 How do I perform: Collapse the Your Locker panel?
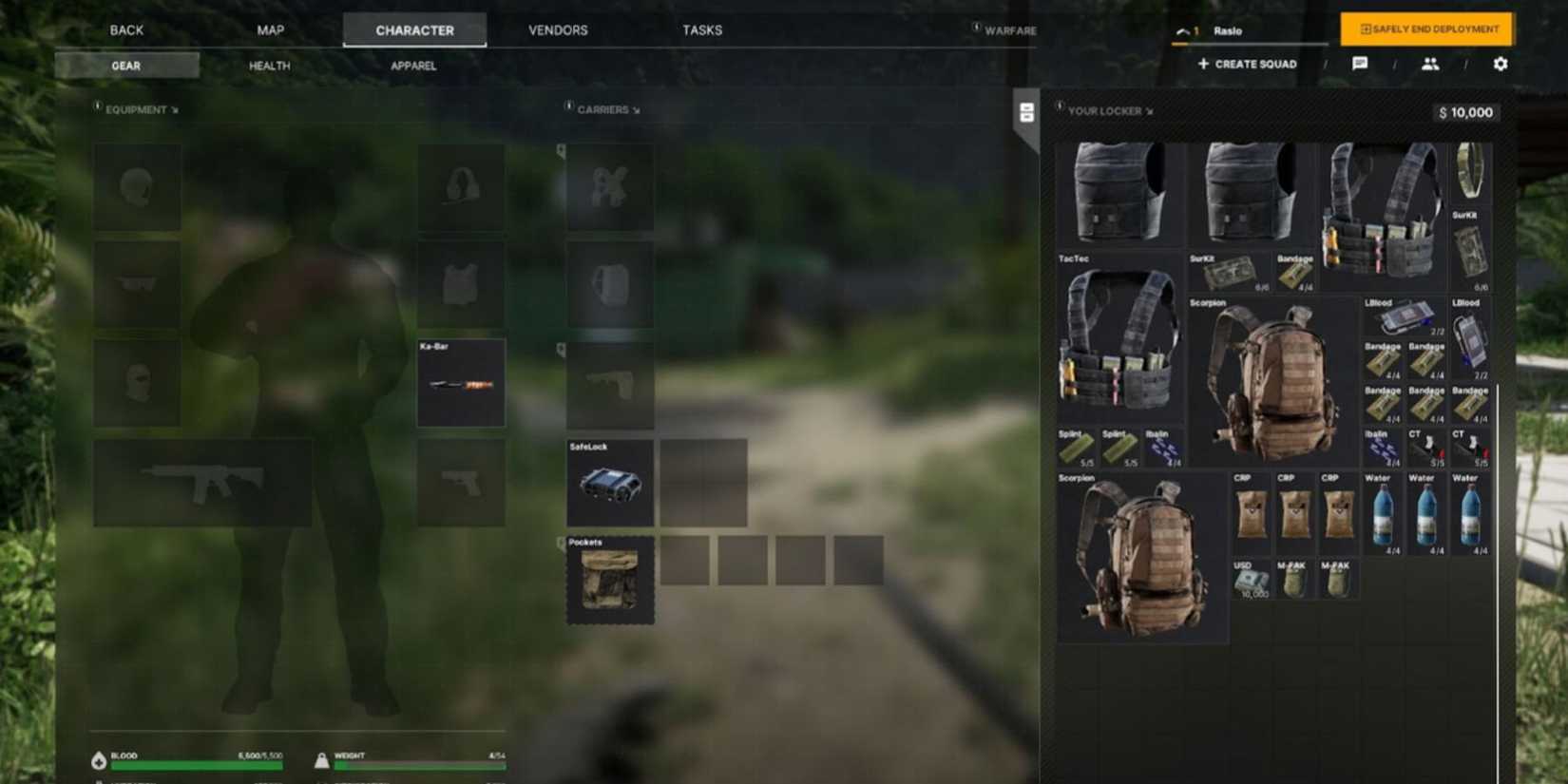click(x=1150, y=111)
